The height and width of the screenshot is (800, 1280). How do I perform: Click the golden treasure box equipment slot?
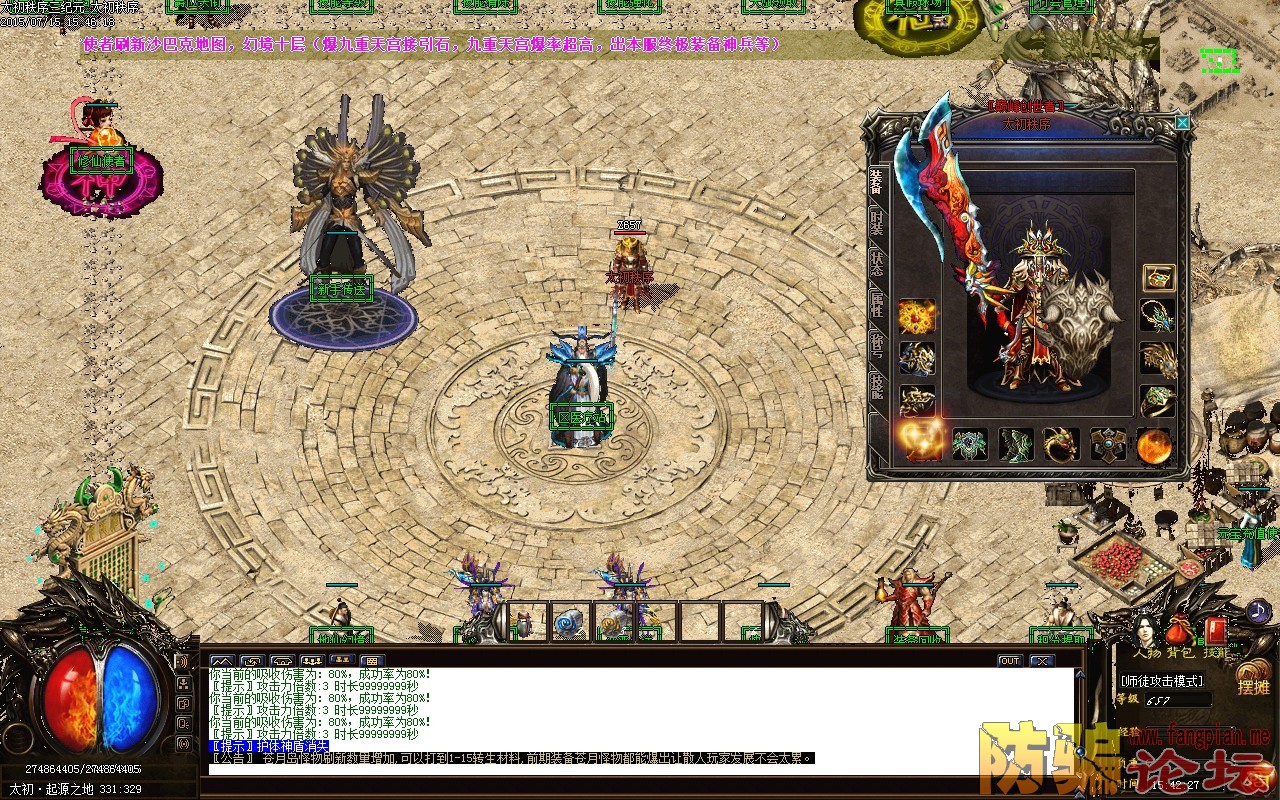(1158, 278)
